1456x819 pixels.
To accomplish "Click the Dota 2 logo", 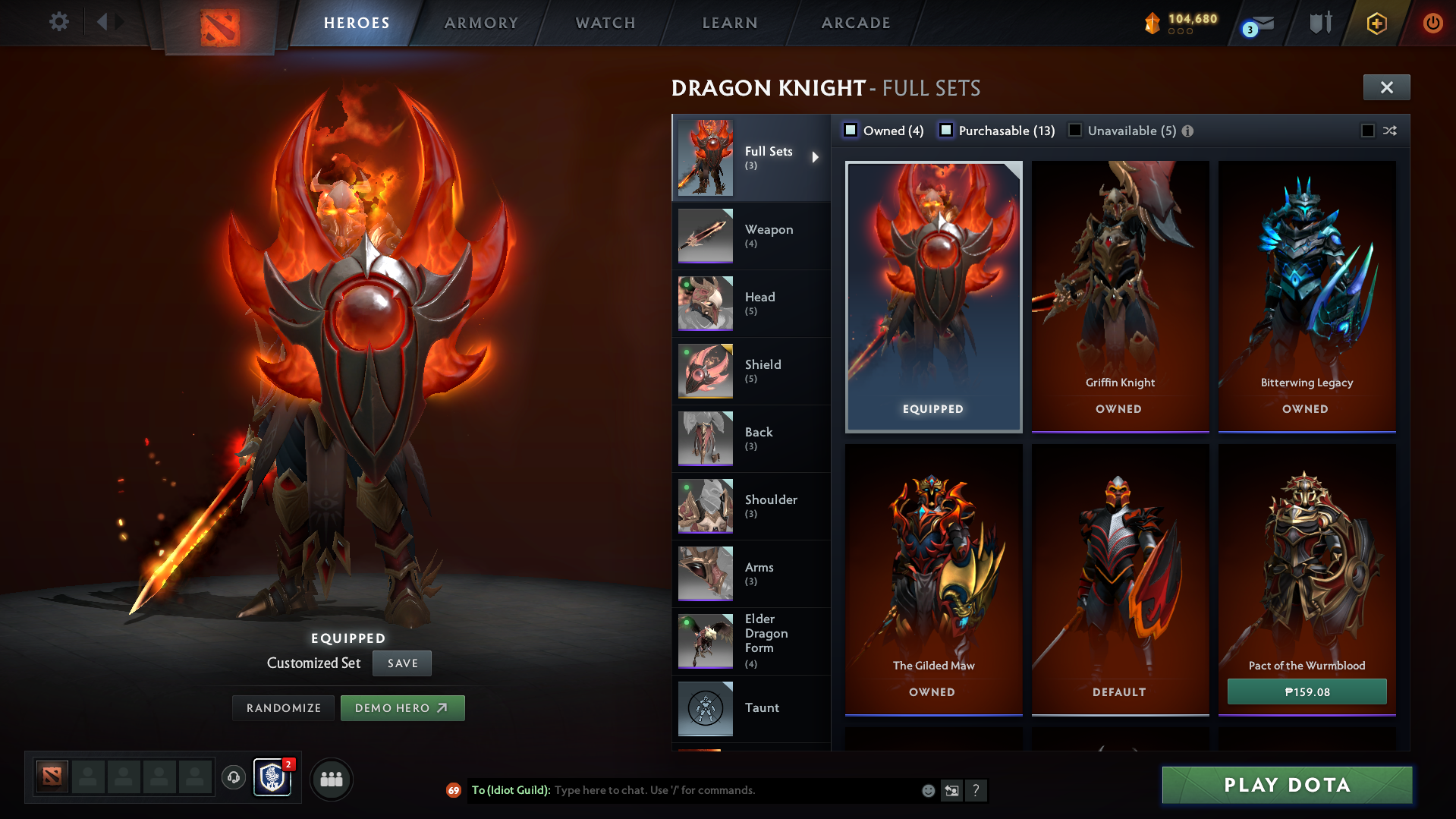I will [x=220, y=22].
